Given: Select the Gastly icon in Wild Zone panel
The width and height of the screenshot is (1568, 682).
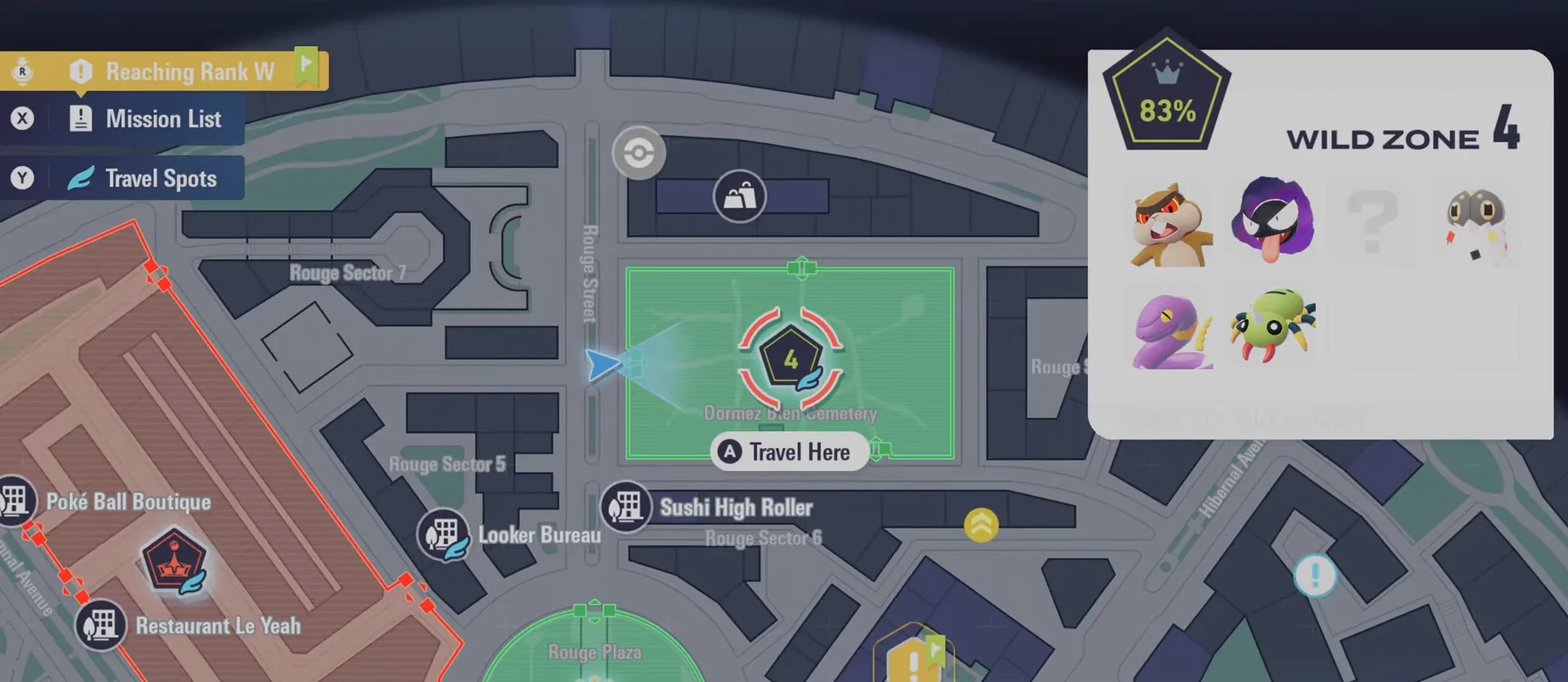Looking at the screenshot, I should (1273, 222).
